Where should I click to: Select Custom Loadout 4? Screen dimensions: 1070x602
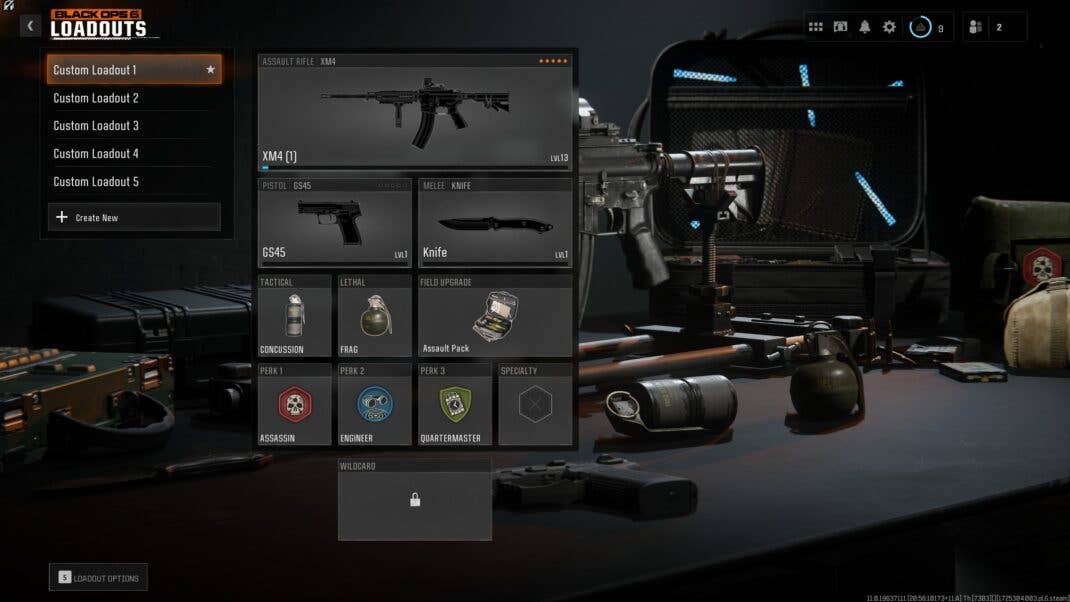pyautogui.click(x=134, y=154)
